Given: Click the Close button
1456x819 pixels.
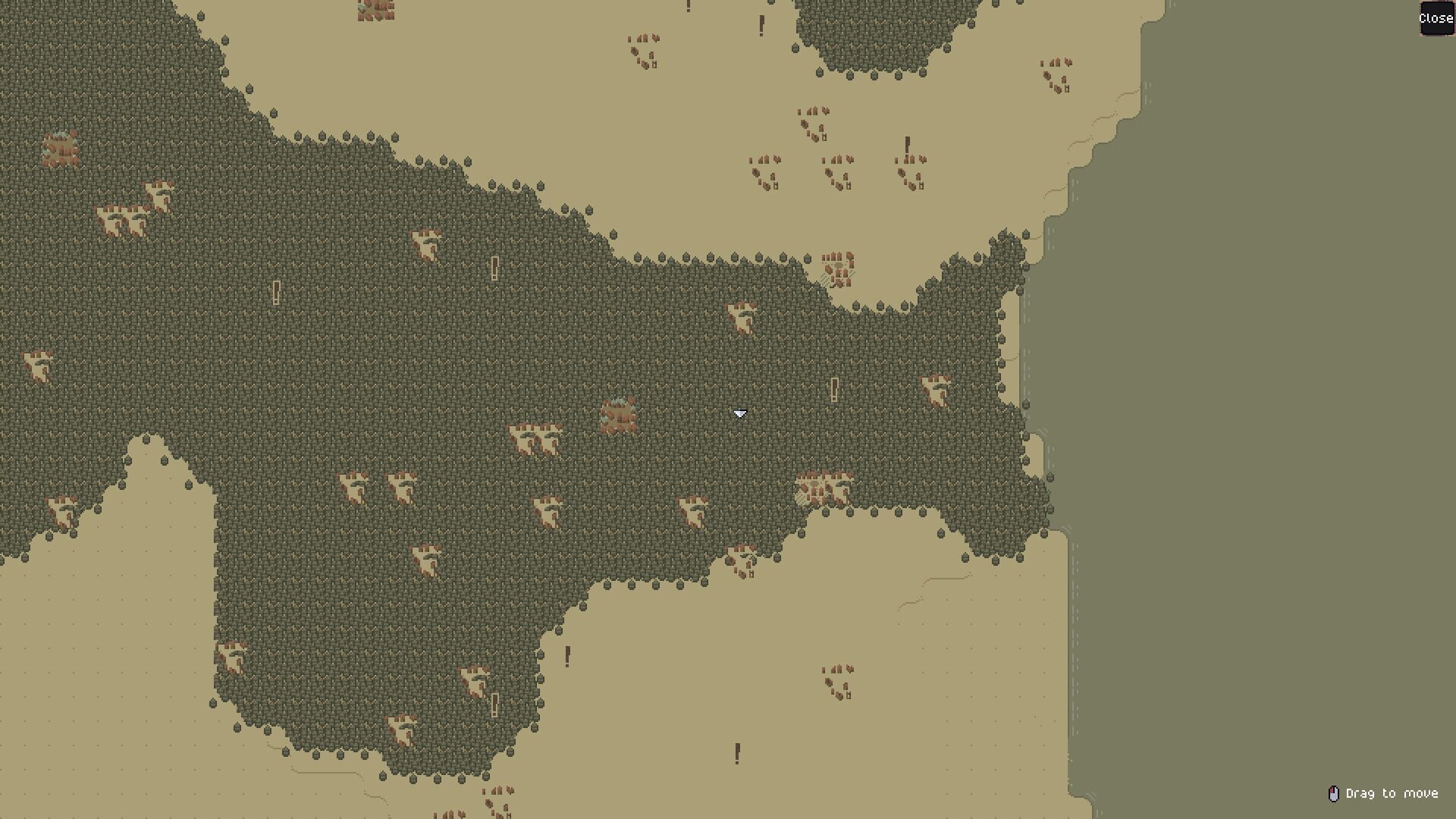Looking at the screenshot, I should (1436, 19).
